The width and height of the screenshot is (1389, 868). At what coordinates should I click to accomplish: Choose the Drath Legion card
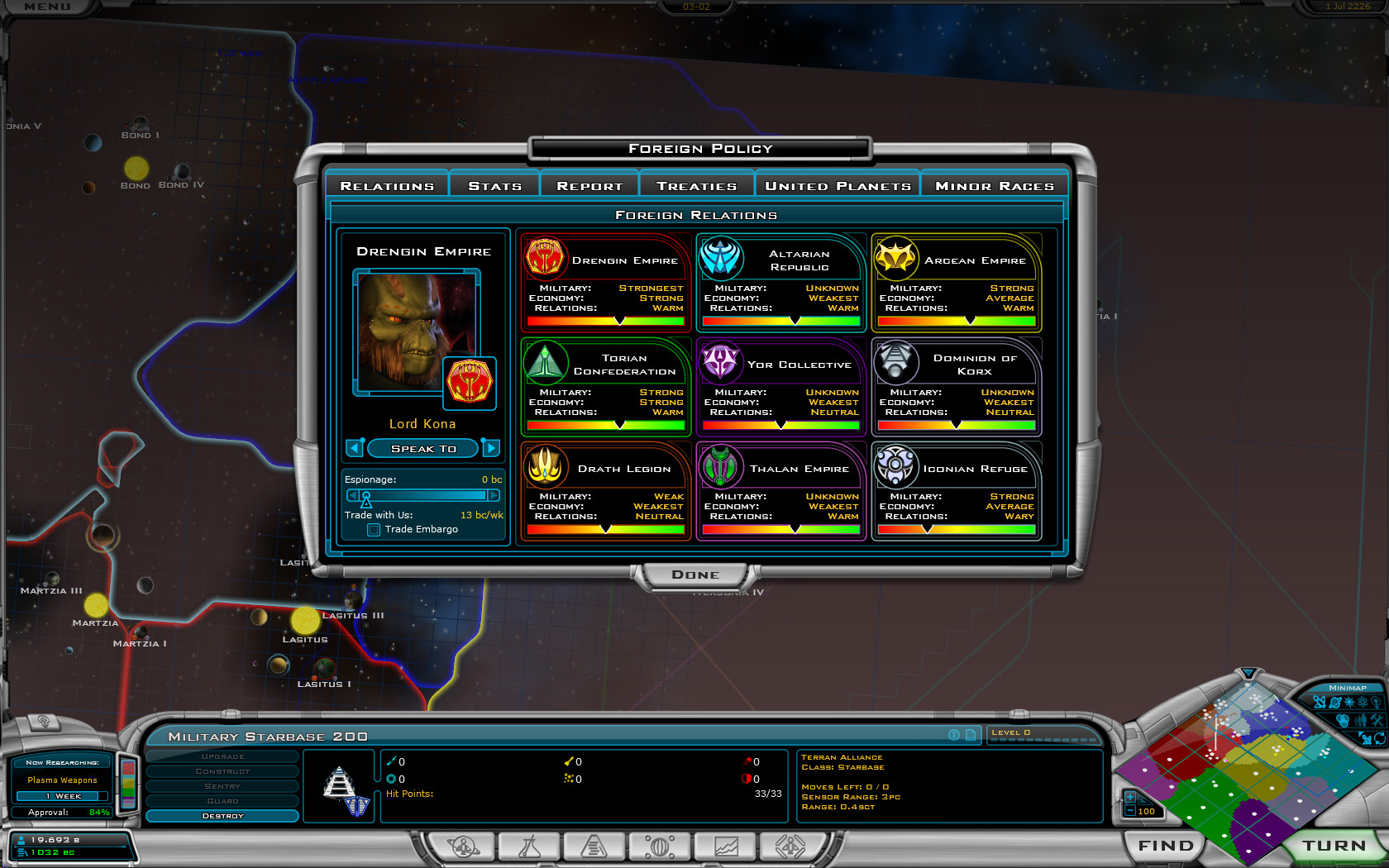[x=606, y=490]
